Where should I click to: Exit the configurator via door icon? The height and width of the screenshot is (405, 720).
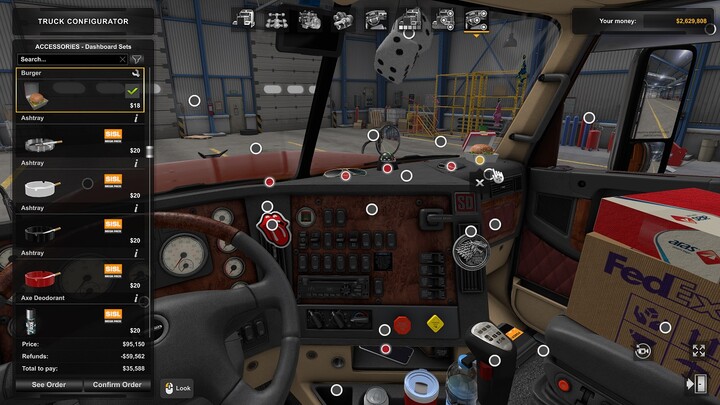click(x=693, y=384)
